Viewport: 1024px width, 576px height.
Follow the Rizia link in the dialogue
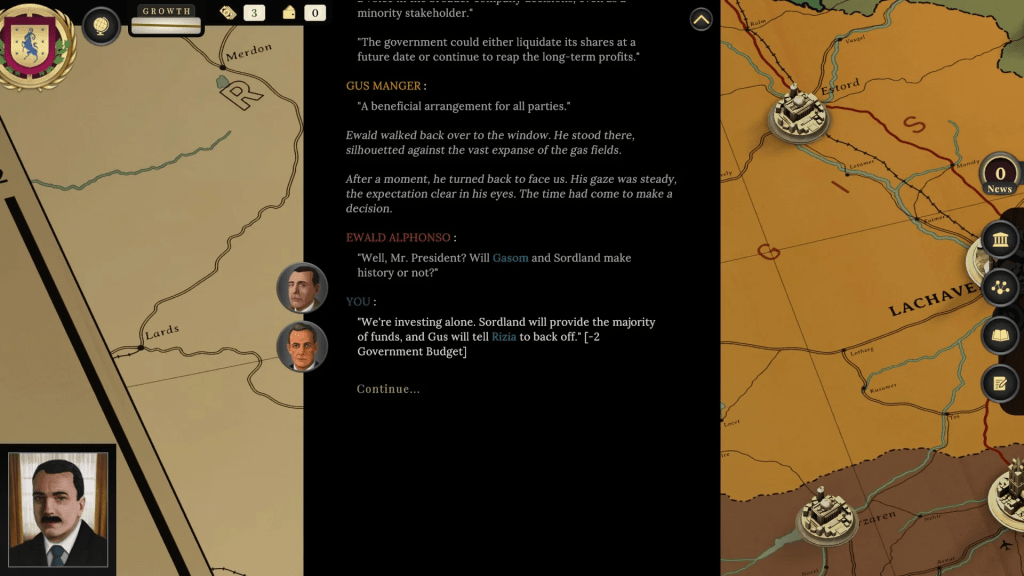point(503,337)
